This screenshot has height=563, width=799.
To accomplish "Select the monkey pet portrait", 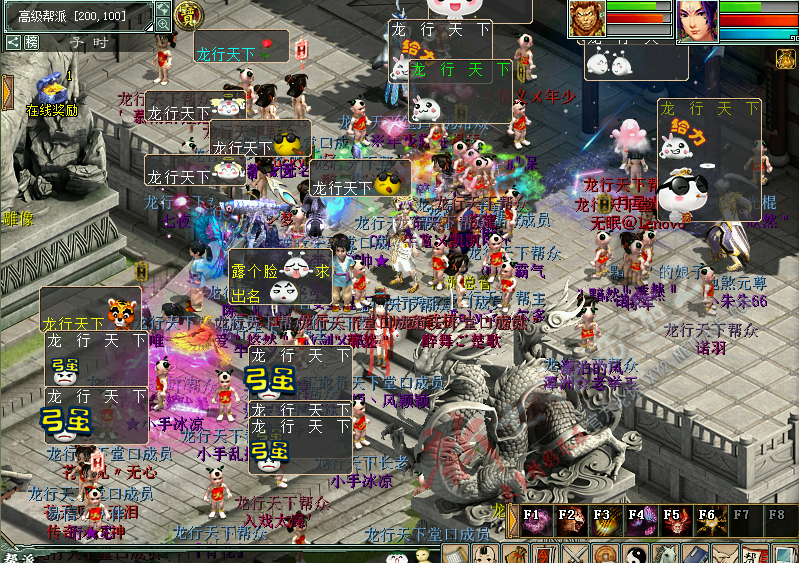I will pyautogui.click(x=586, y=19).
